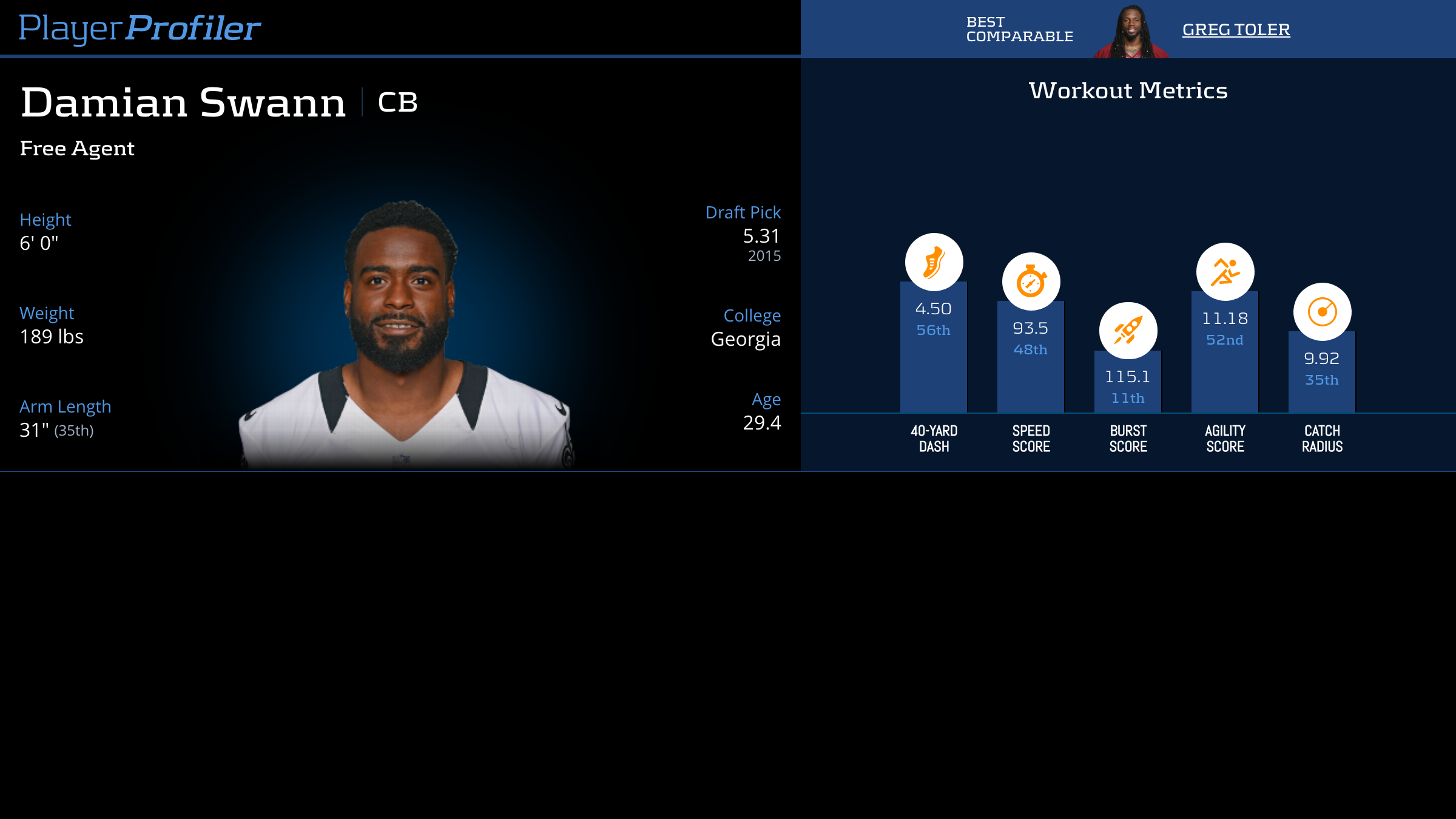This screenshot has width=1456, height=819.
Task: Select the 40-yard dash shoe icon
Action: (x=934, y=262)
